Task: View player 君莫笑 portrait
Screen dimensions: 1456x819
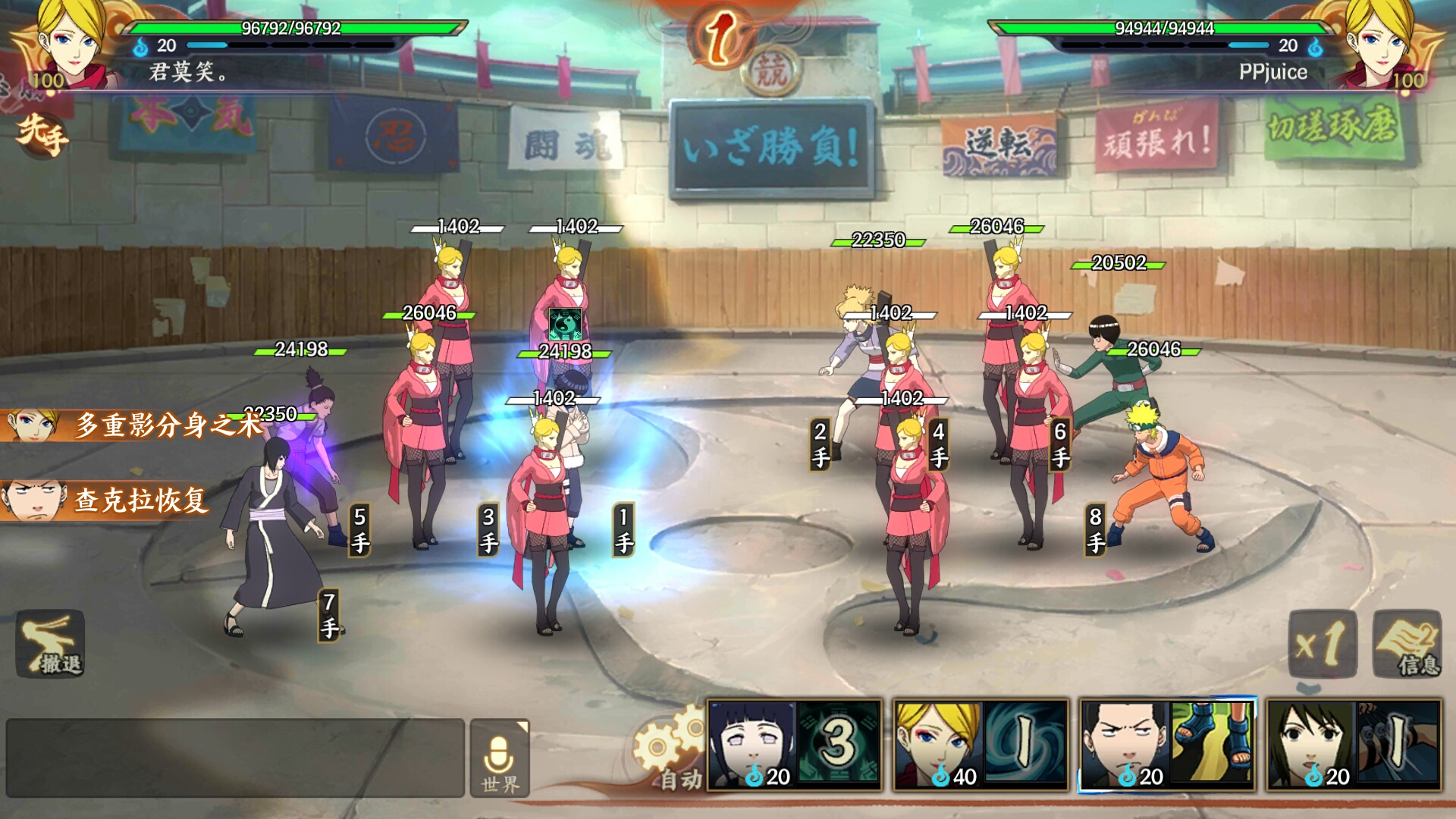Action: [x=70, y=42]
